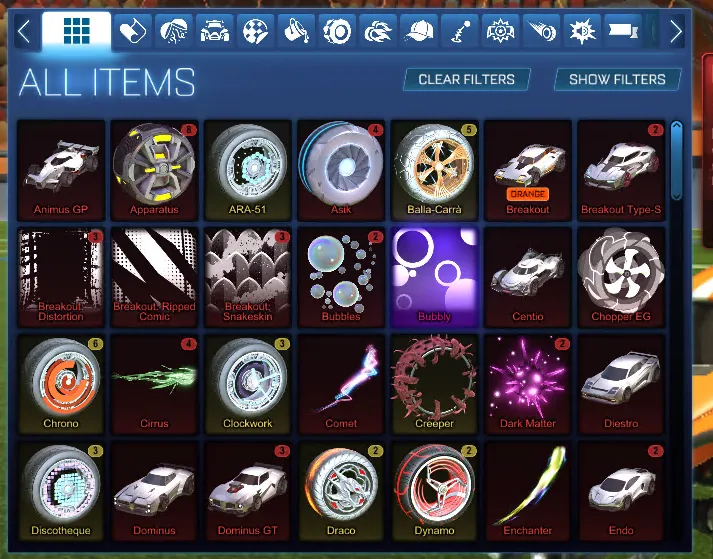Pick the Balla-Carrà wheels
This screenshot has width=713, height=559.
tap(434, 168)
